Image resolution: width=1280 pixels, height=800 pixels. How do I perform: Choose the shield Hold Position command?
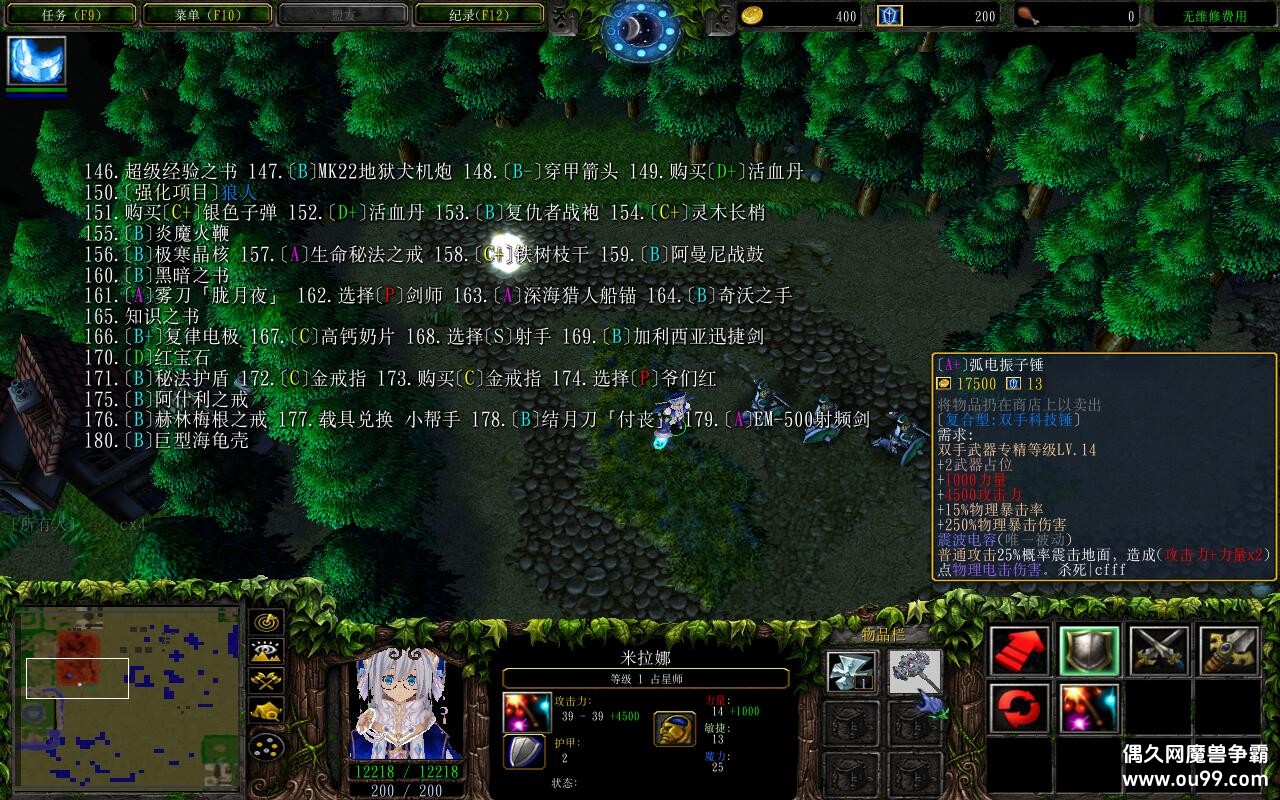point(1089,651)
